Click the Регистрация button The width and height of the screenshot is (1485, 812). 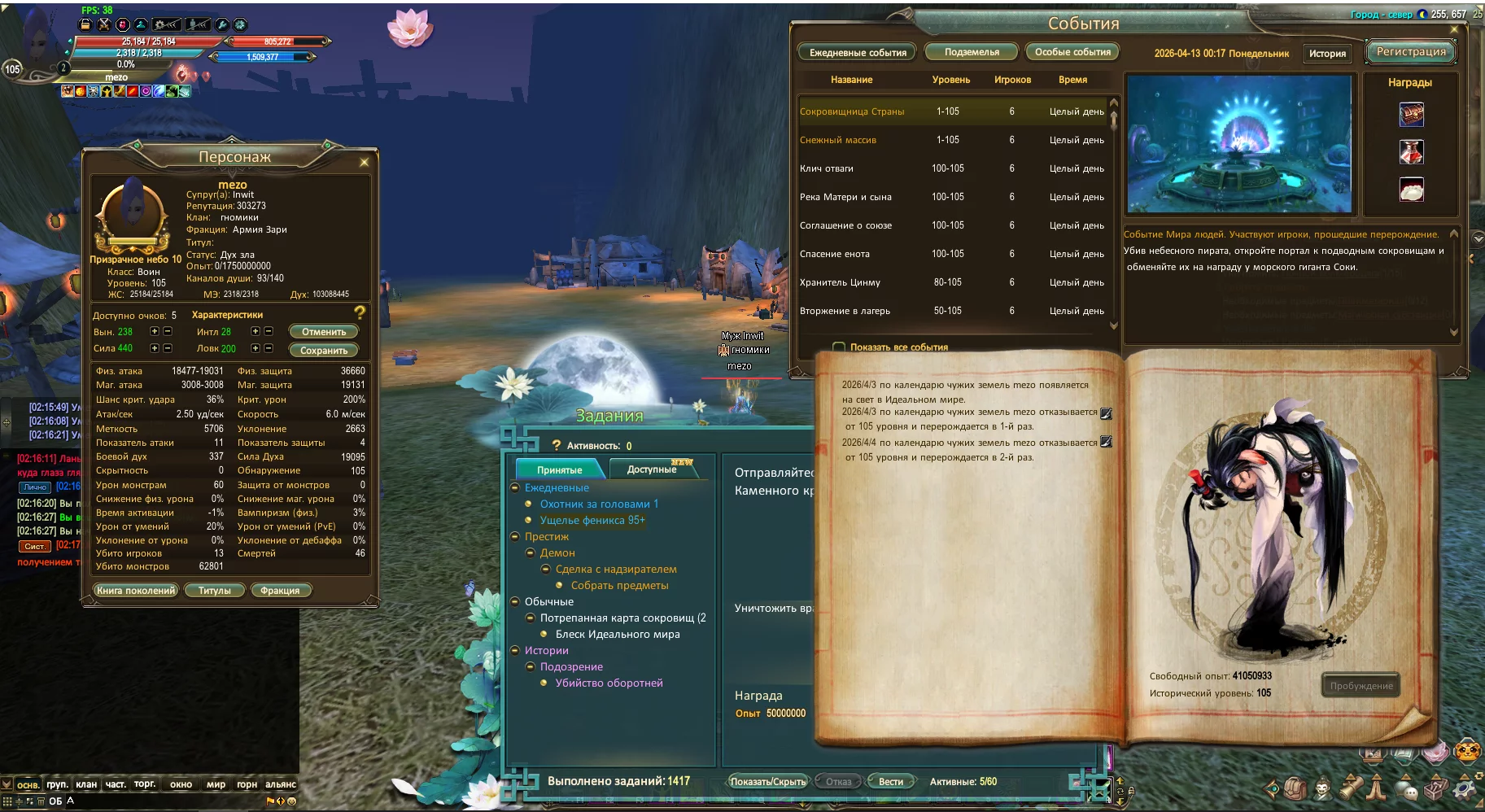[x=1411, y=52]
